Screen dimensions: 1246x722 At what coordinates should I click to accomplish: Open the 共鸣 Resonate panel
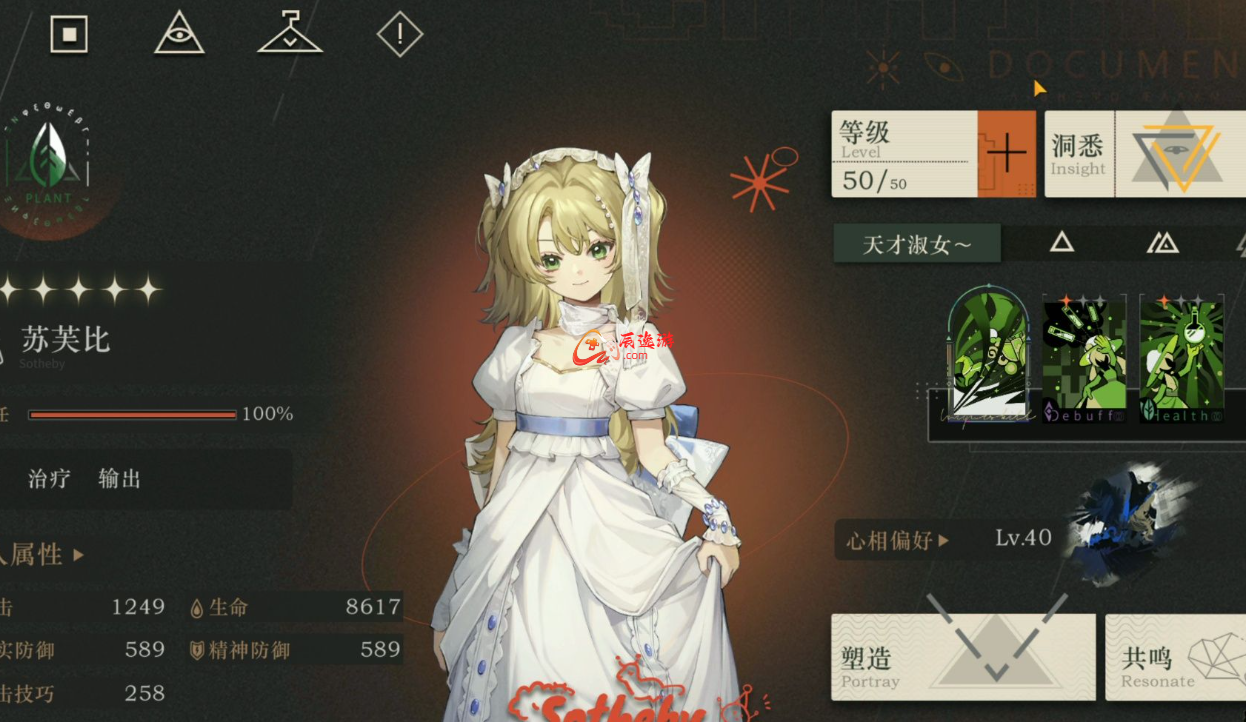[1175, 657]
